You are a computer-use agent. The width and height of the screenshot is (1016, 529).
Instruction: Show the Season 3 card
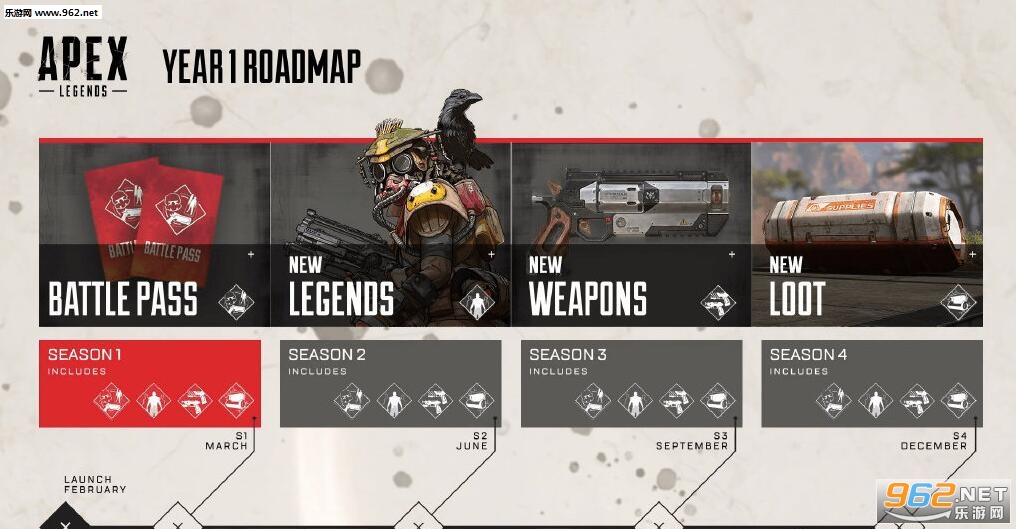(631, 383)
